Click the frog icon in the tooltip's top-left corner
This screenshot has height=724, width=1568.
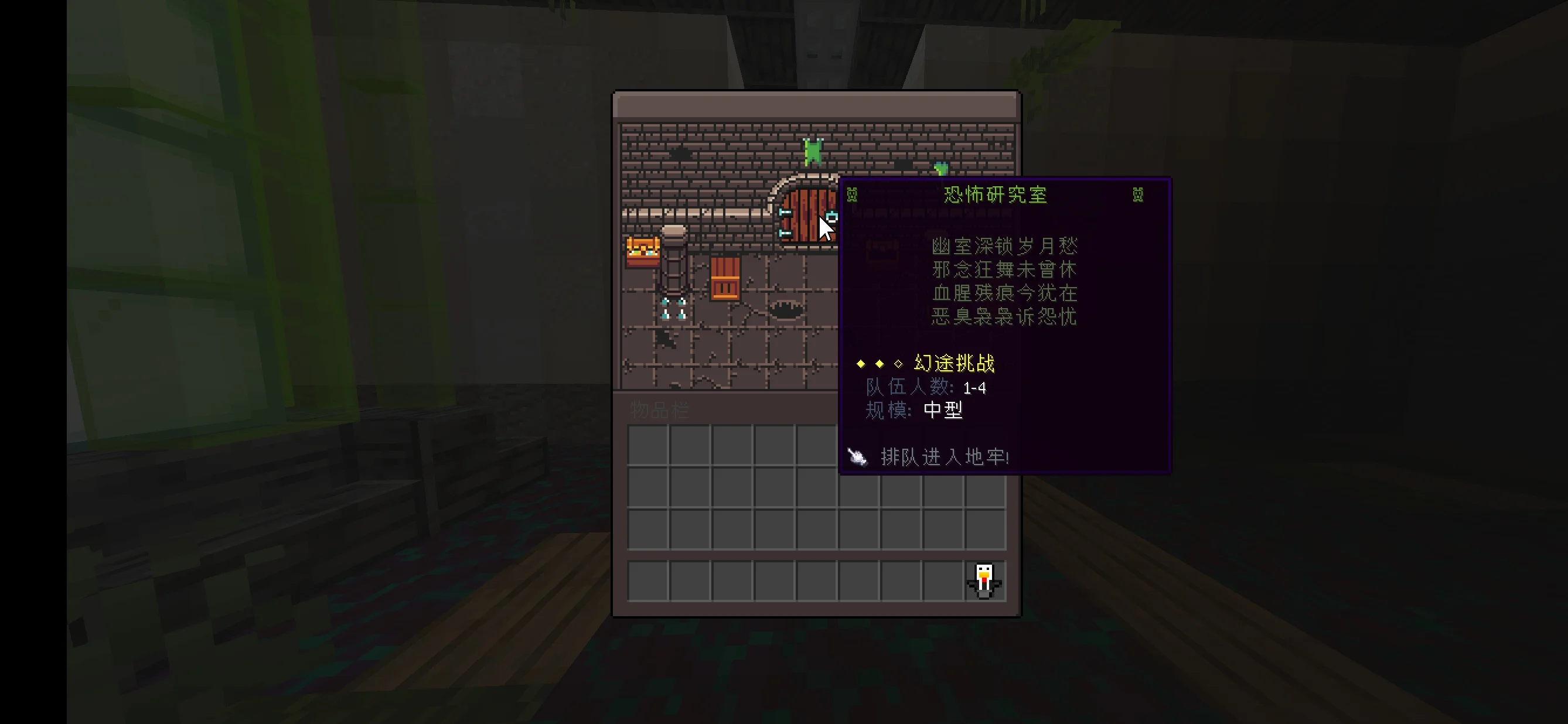coord(852,194)
